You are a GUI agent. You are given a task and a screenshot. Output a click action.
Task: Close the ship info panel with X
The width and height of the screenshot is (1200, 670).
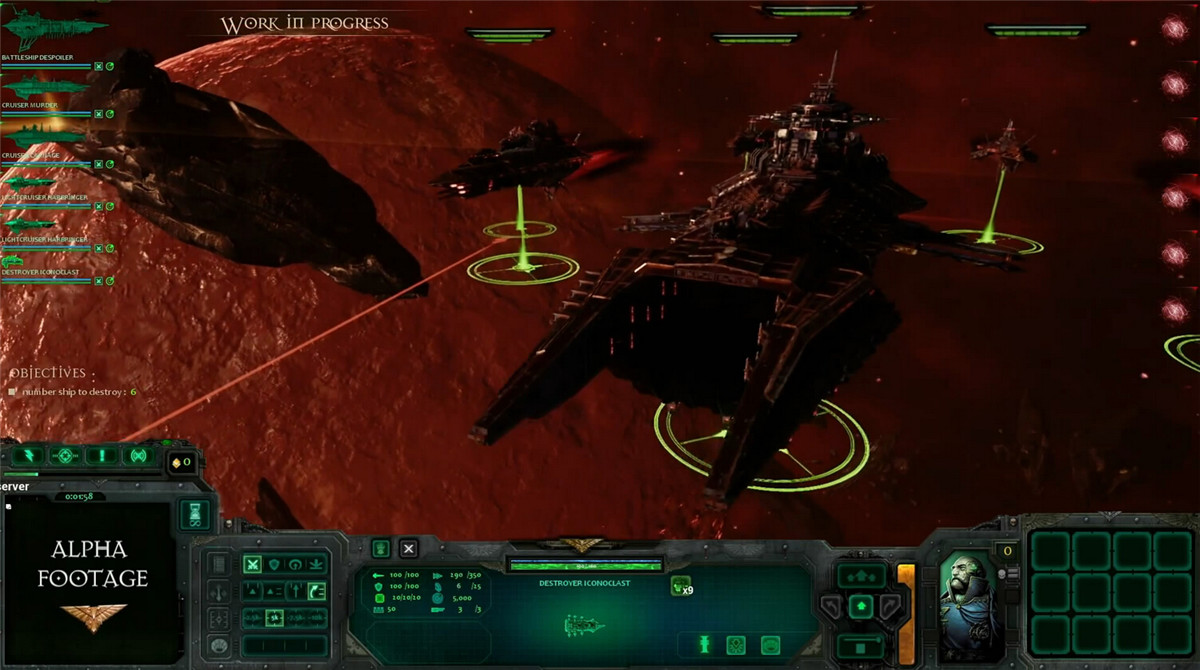pos(408,548)
